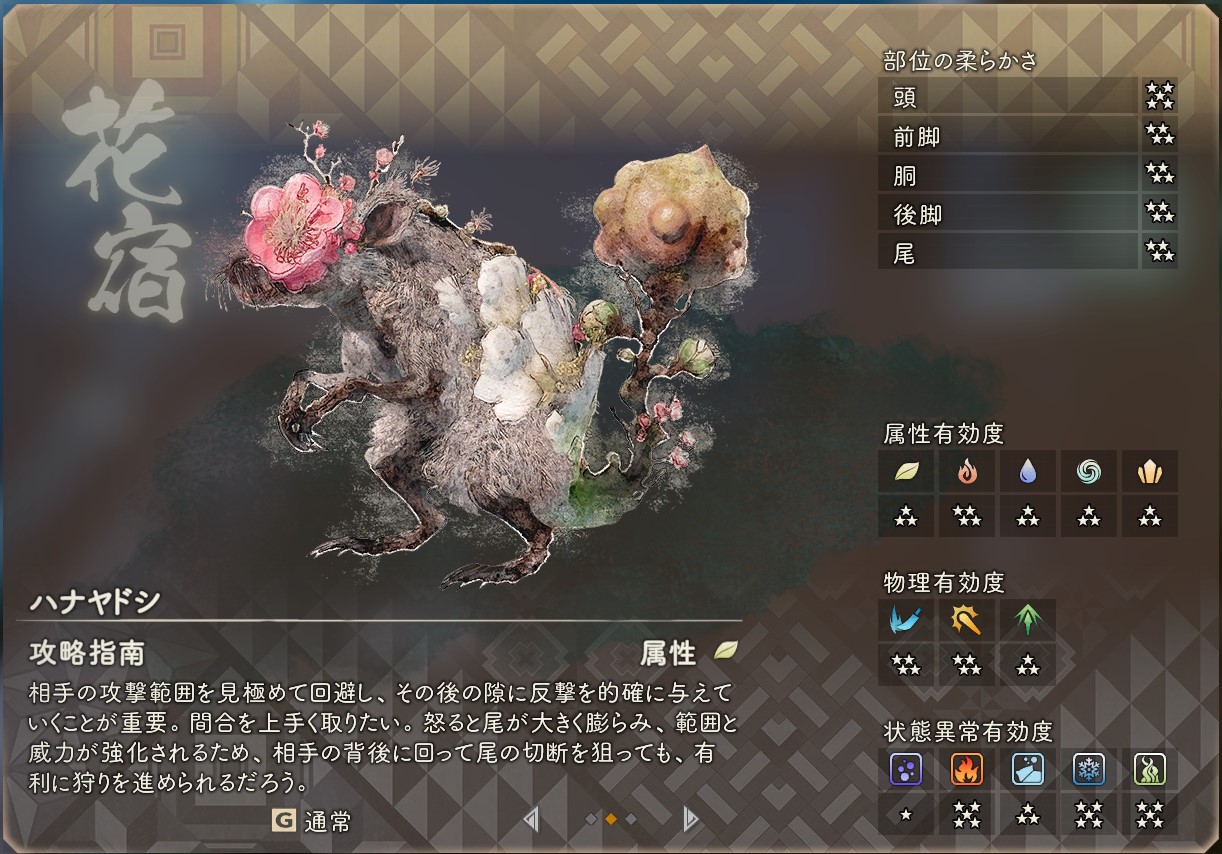Go to the previous page arrow
1222x854 pixels.
click(531, 820)
